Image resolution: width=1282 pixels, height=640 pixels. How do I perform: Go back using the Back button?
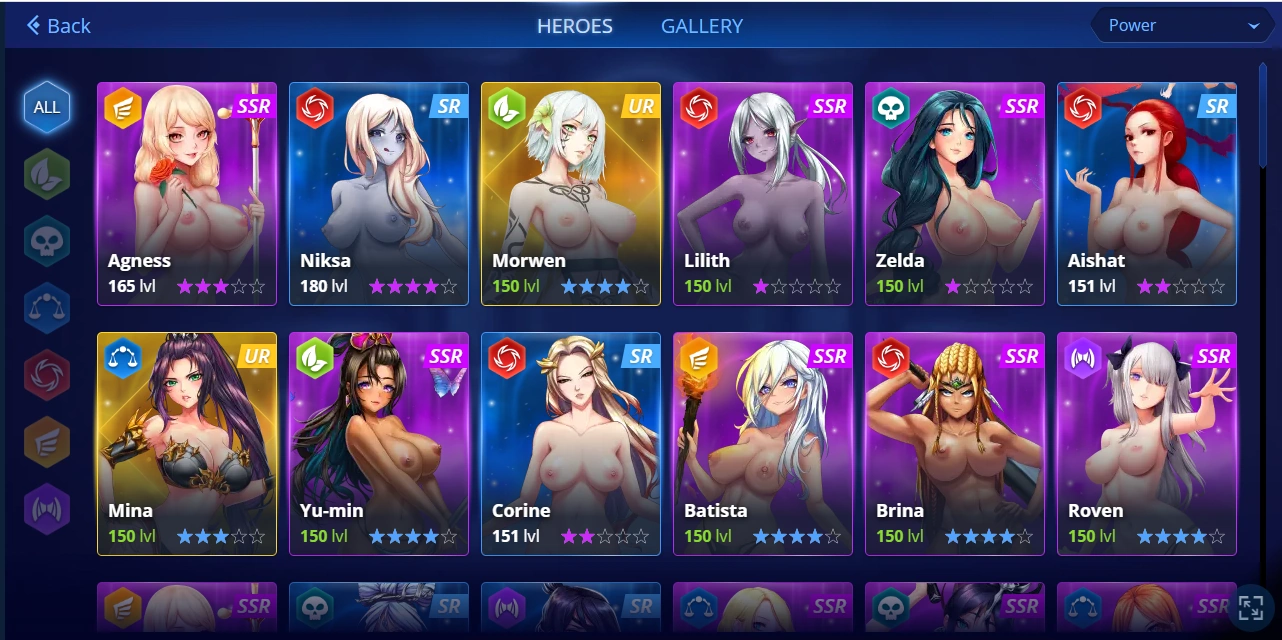pyautogui.click(x=59, y=26)
